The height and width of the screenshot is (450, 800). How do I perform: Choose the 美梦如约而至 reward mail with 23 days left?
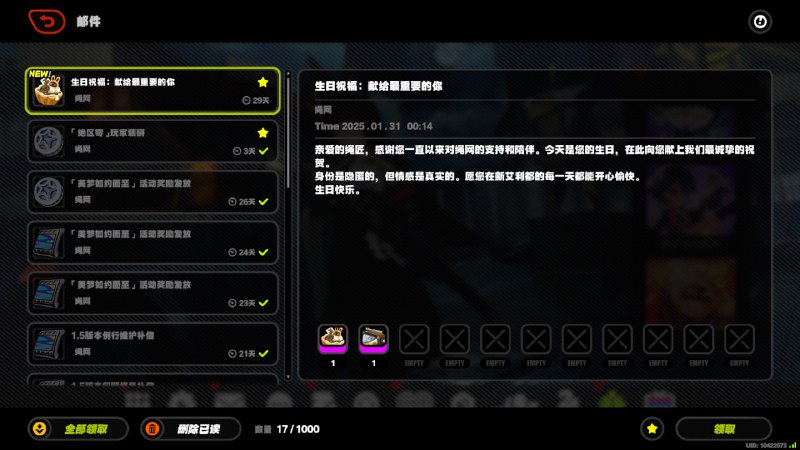click(x=150, y=294)
